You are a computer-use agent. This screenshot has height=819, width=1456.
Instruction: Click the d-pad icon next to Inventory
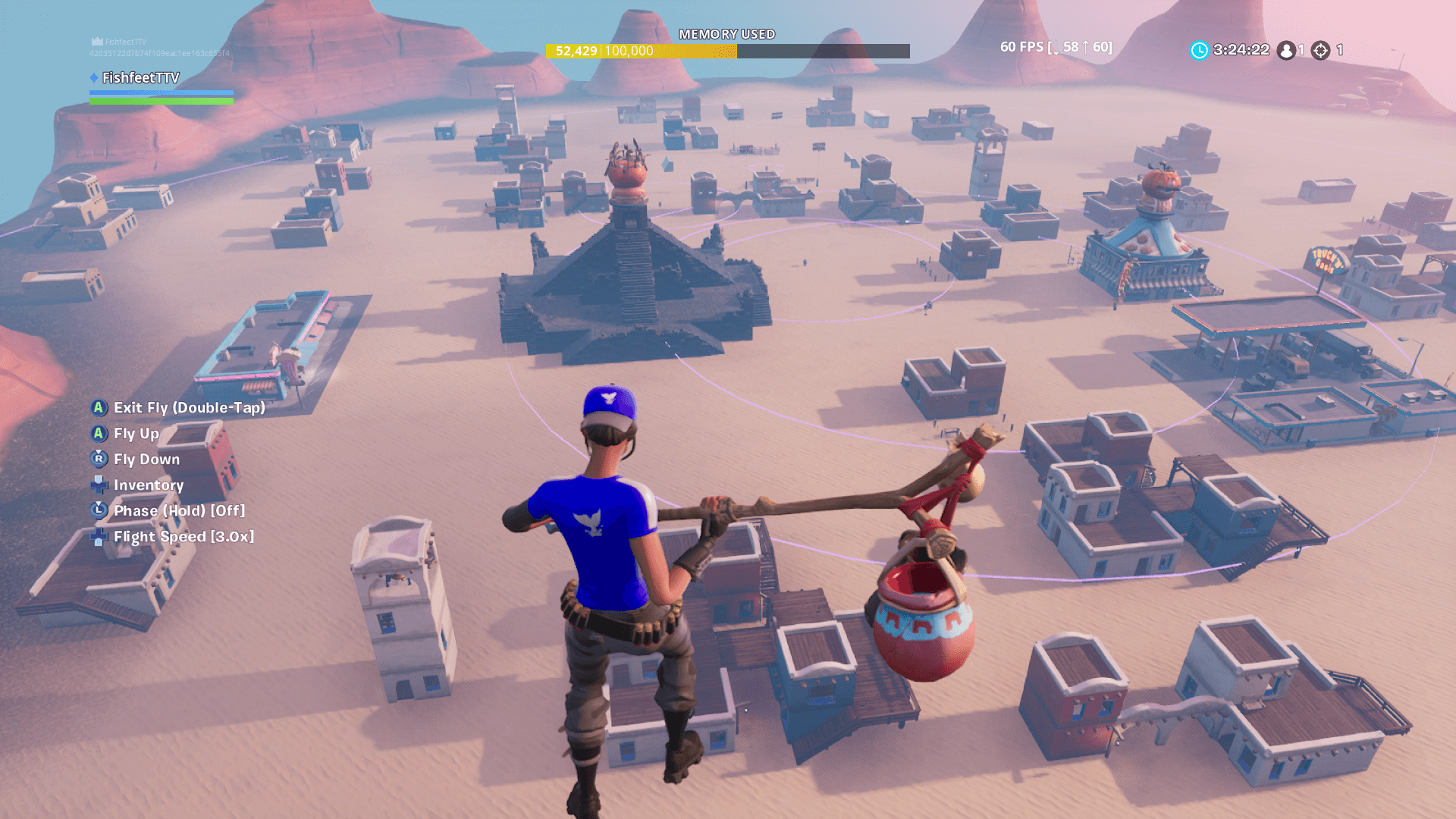[x=97, y=485]
